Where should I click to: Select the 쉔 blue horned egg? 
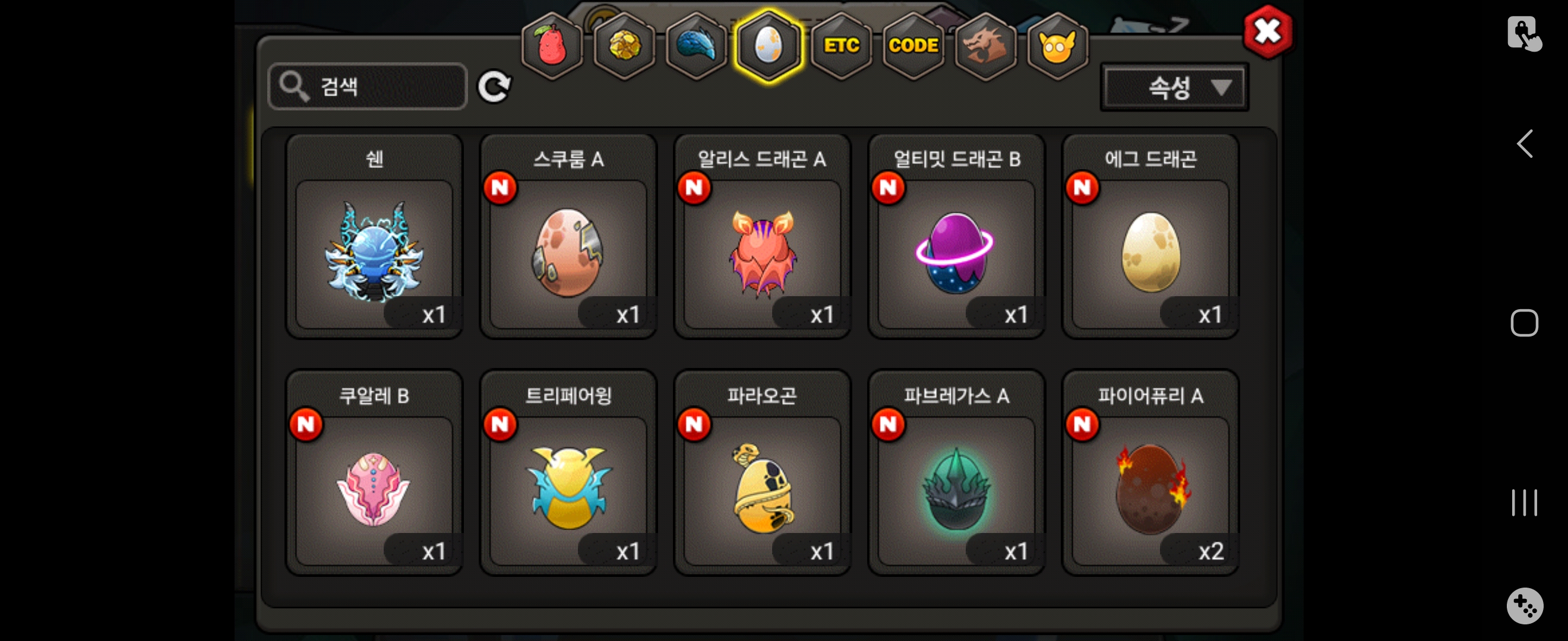[x=374, y=251]
